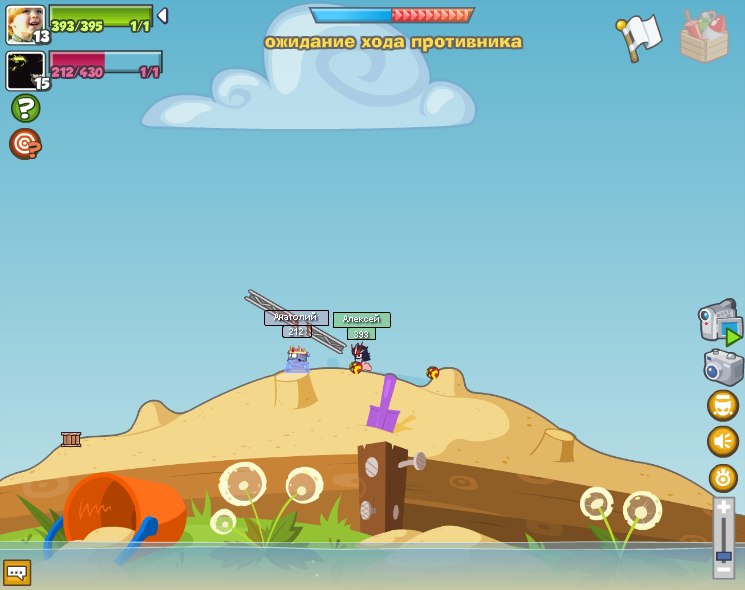Click the video camera replay icon
The width and height of the screenshot is (745, 590).
tap(721, 322)
